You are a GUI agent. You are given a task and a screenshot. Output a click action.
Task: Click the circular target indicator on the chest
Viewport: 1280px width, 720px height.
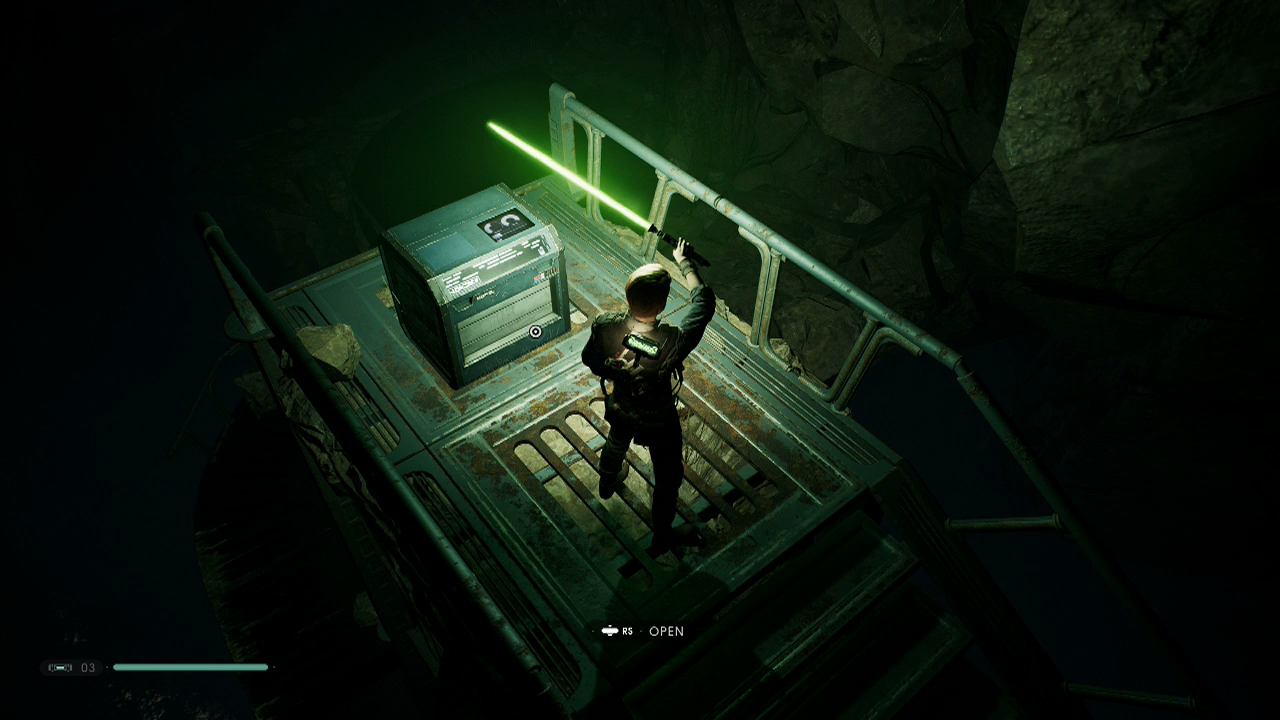point(536,330)
